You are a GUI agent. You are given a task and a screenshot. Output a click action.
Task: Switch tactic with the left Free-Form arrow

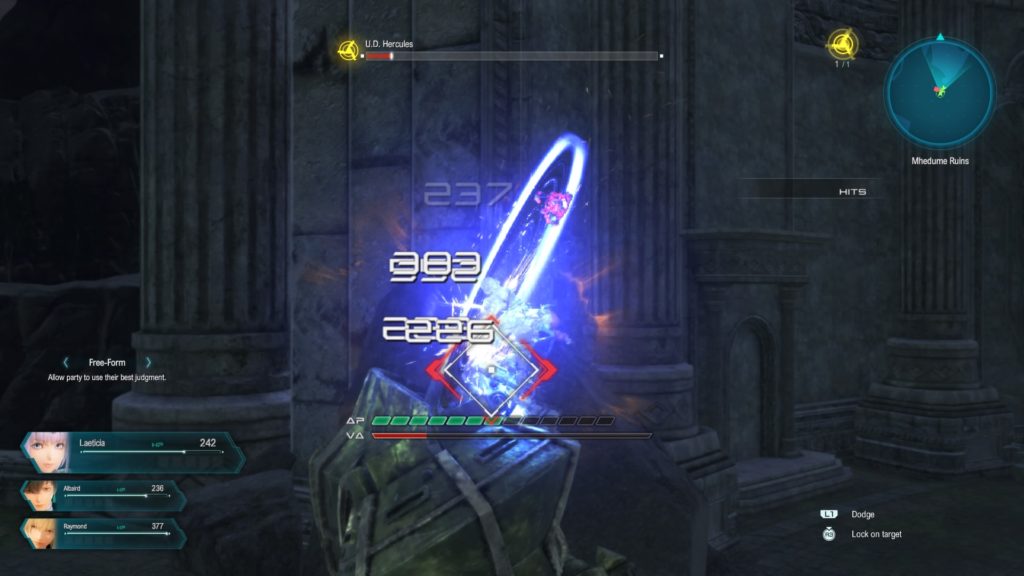67,362
